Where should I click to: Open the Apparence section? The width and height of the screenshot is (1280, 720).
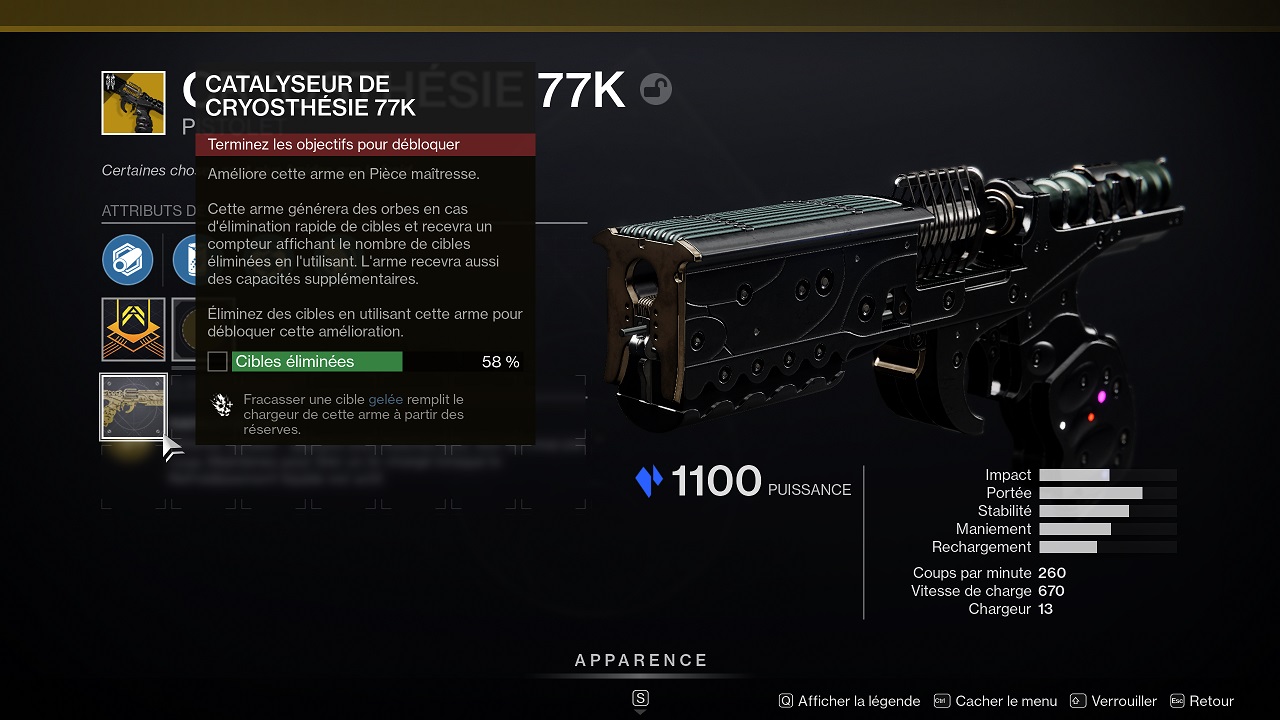pos(641,661)
